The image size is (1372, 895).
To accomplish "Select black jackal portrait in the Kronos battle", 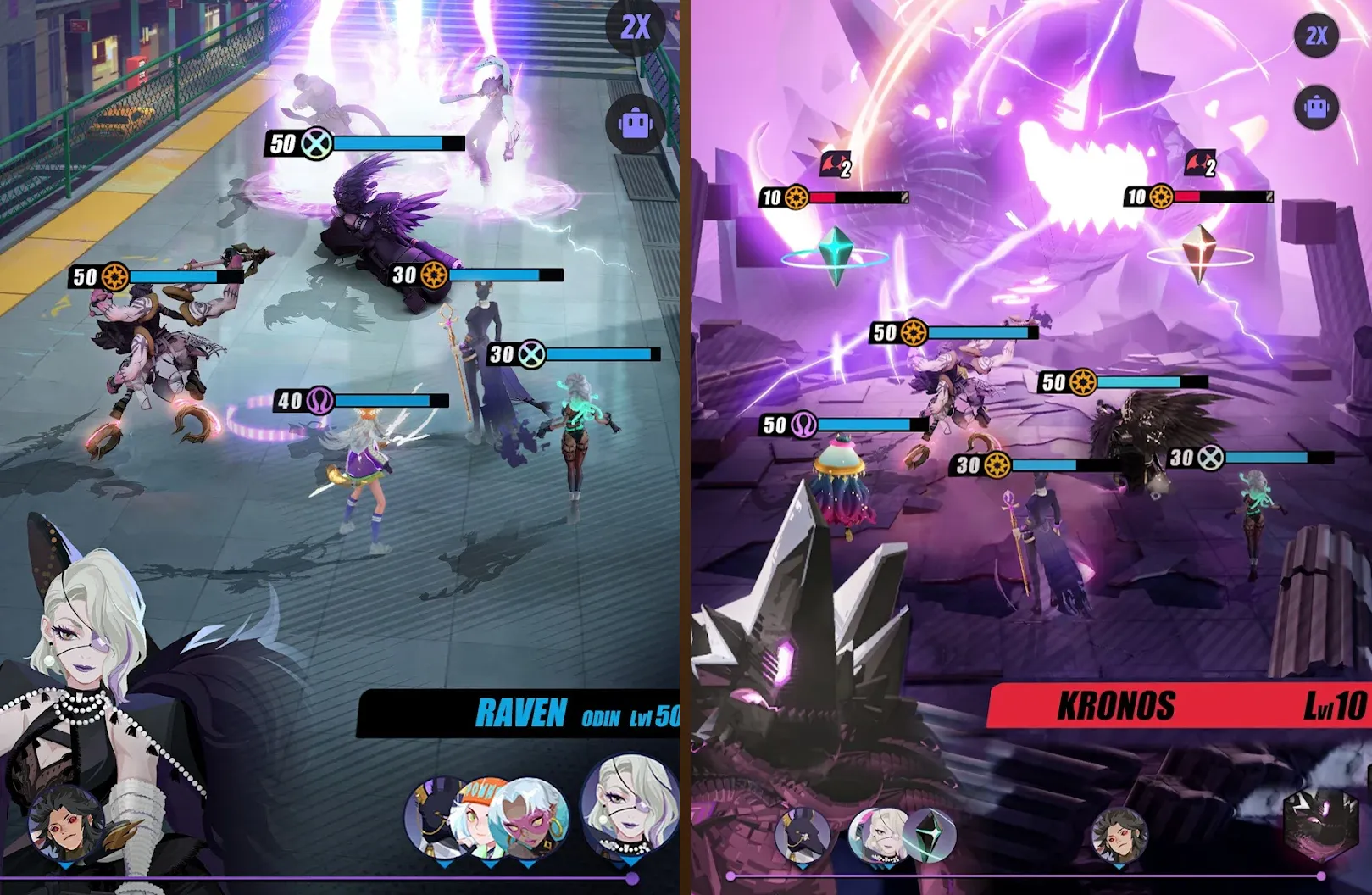I will 802,836.
